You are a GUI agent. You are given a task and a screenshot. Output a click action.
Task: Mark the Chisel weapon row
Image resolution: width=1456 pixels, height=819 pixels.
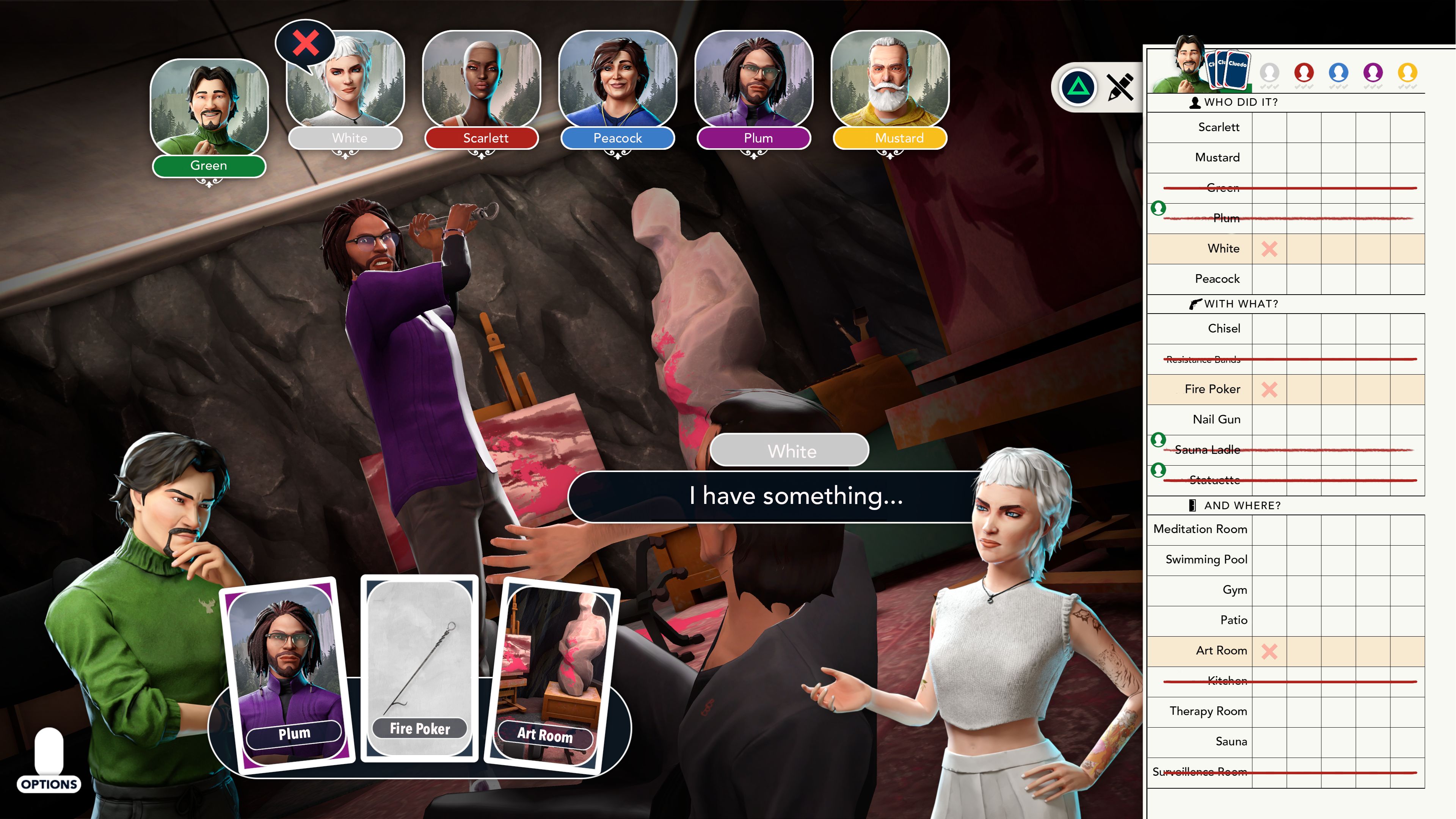pyautogui.click(x=1224, y=328)
